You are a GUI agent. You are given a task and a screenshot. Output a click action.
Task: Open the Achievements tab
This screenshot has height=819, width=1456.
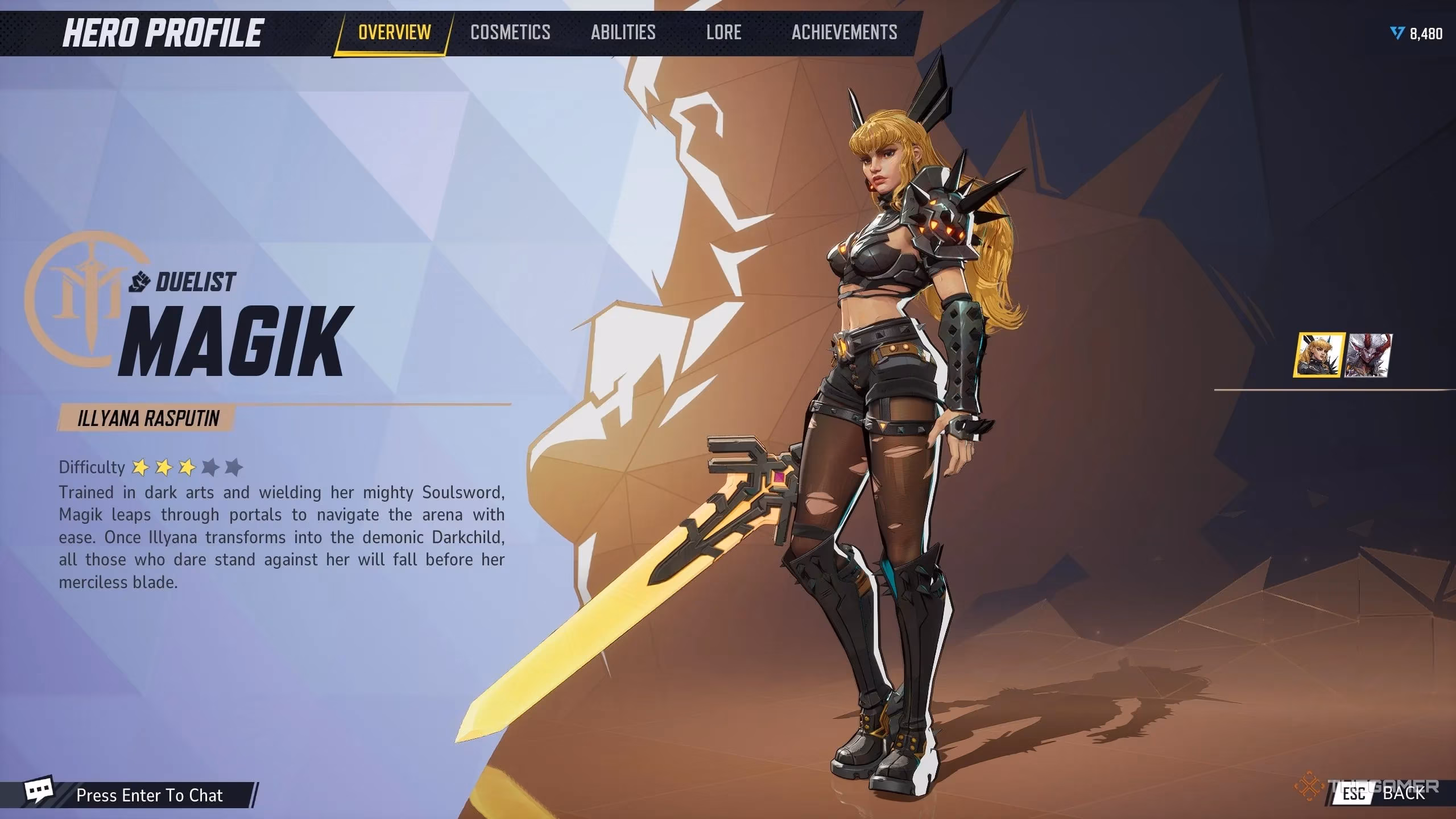[843, 32]
